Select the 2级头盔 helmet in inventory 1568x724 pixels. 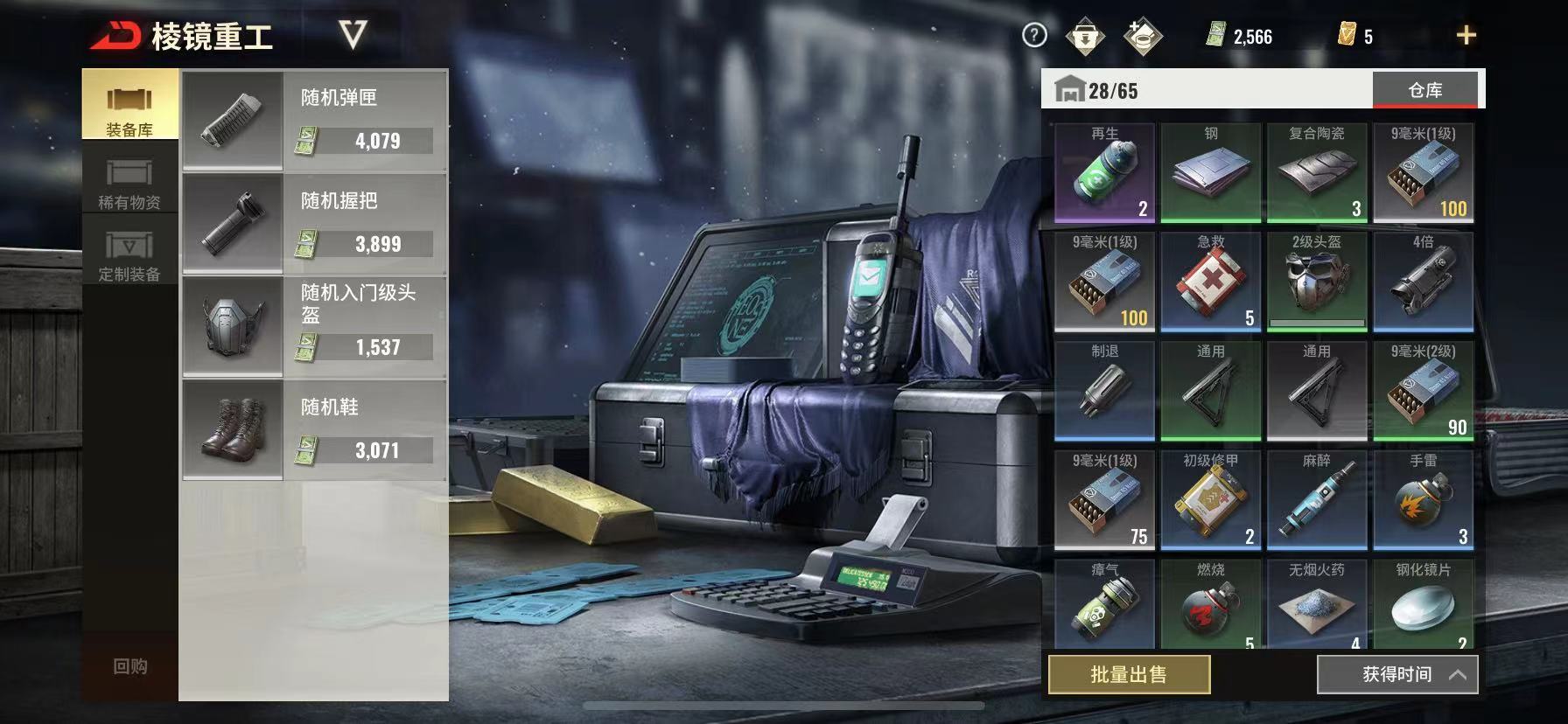1317,282
